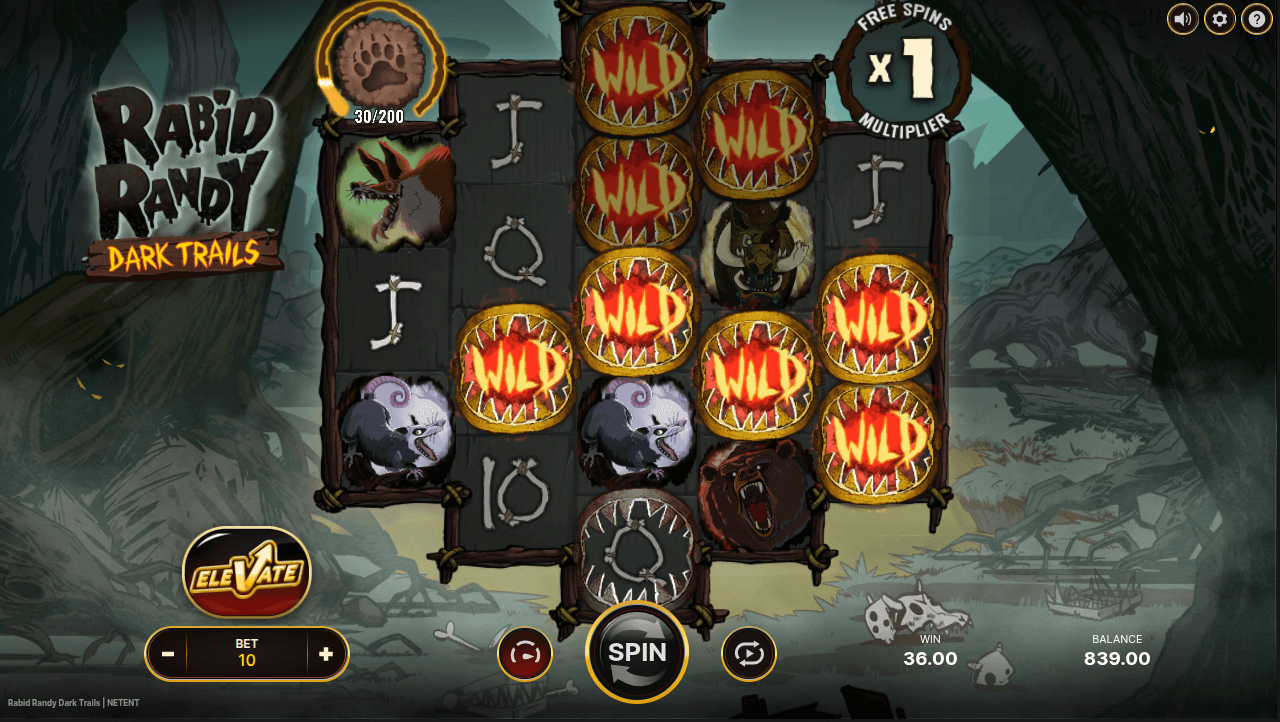Image resolution: width=1280 pixels, height=722 pixels.
Task: Mute the game sound via speaker icon
Action: tap(1183, 18)
